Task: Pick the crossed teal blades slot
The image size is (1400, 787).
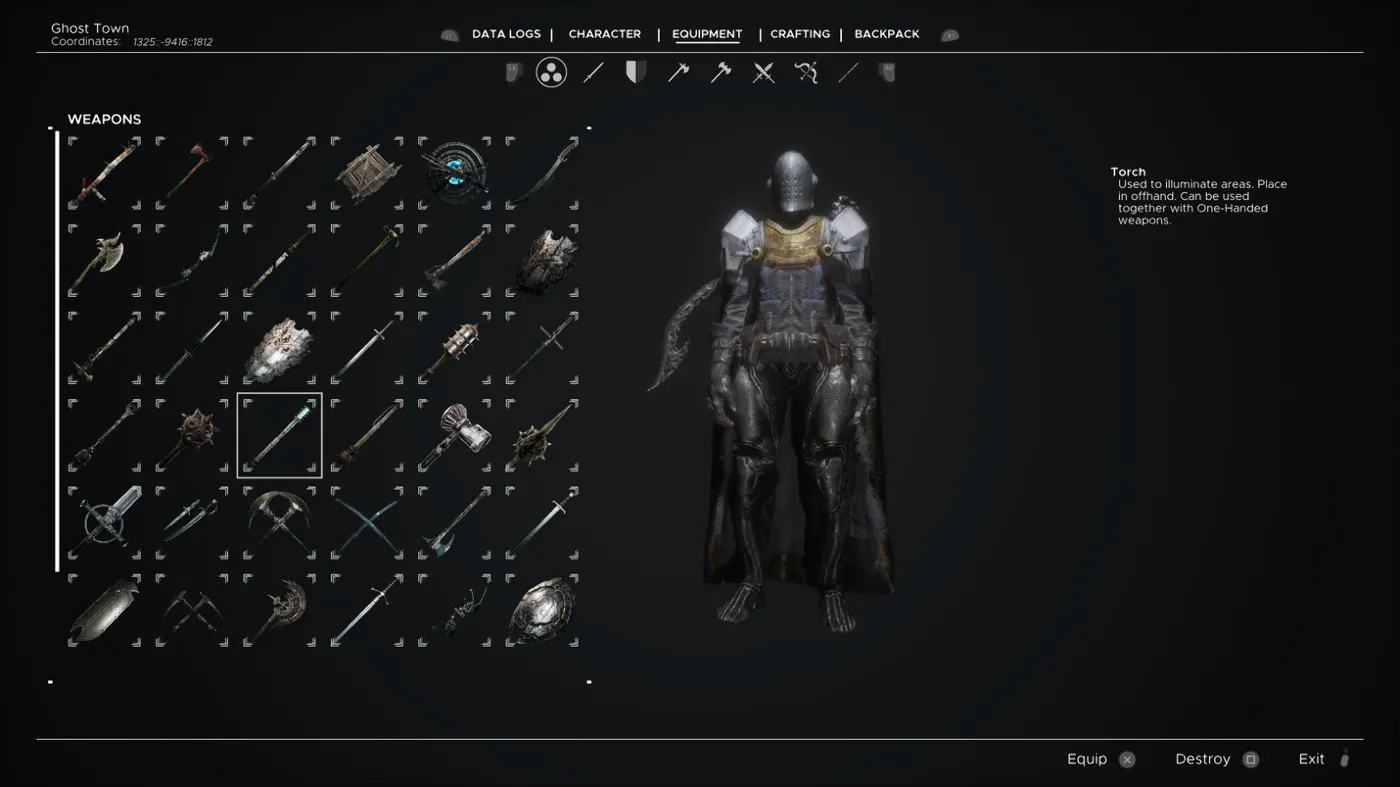Action: pyautogui.click(x=367, y=522)
